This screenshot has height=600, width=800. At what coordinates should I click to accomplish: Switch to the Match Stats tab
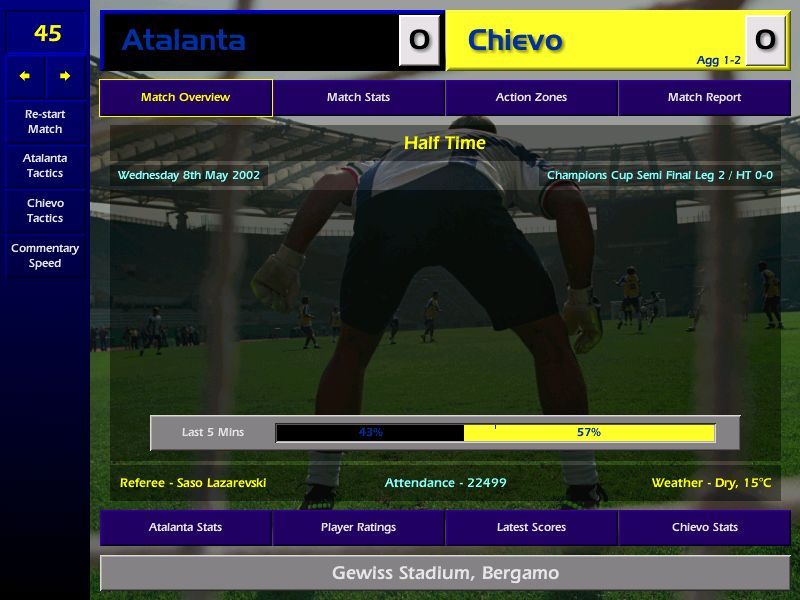pos(358,98)
